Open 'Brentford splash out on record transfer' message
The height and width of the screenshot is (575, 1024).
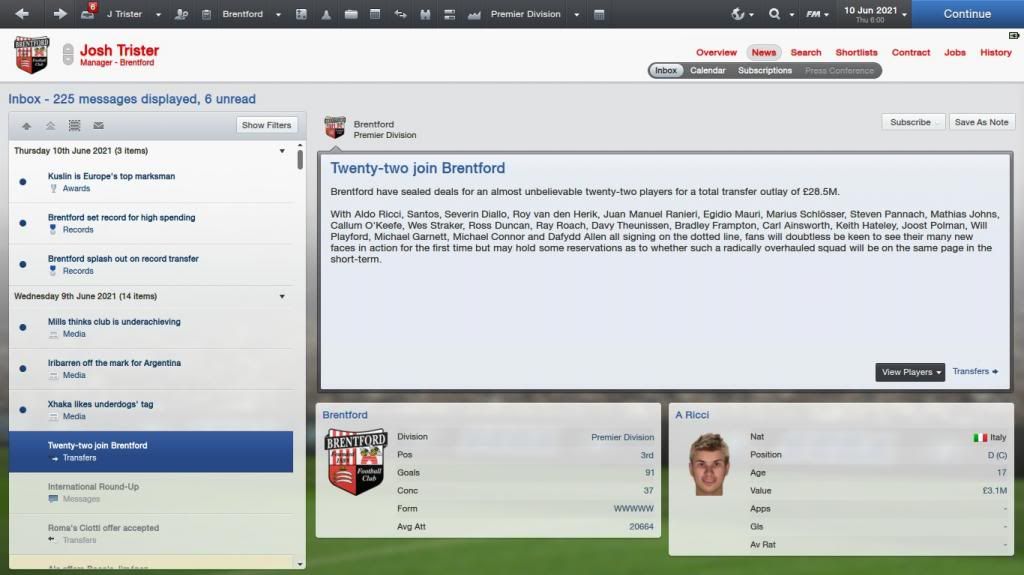[x=123, y=259]
